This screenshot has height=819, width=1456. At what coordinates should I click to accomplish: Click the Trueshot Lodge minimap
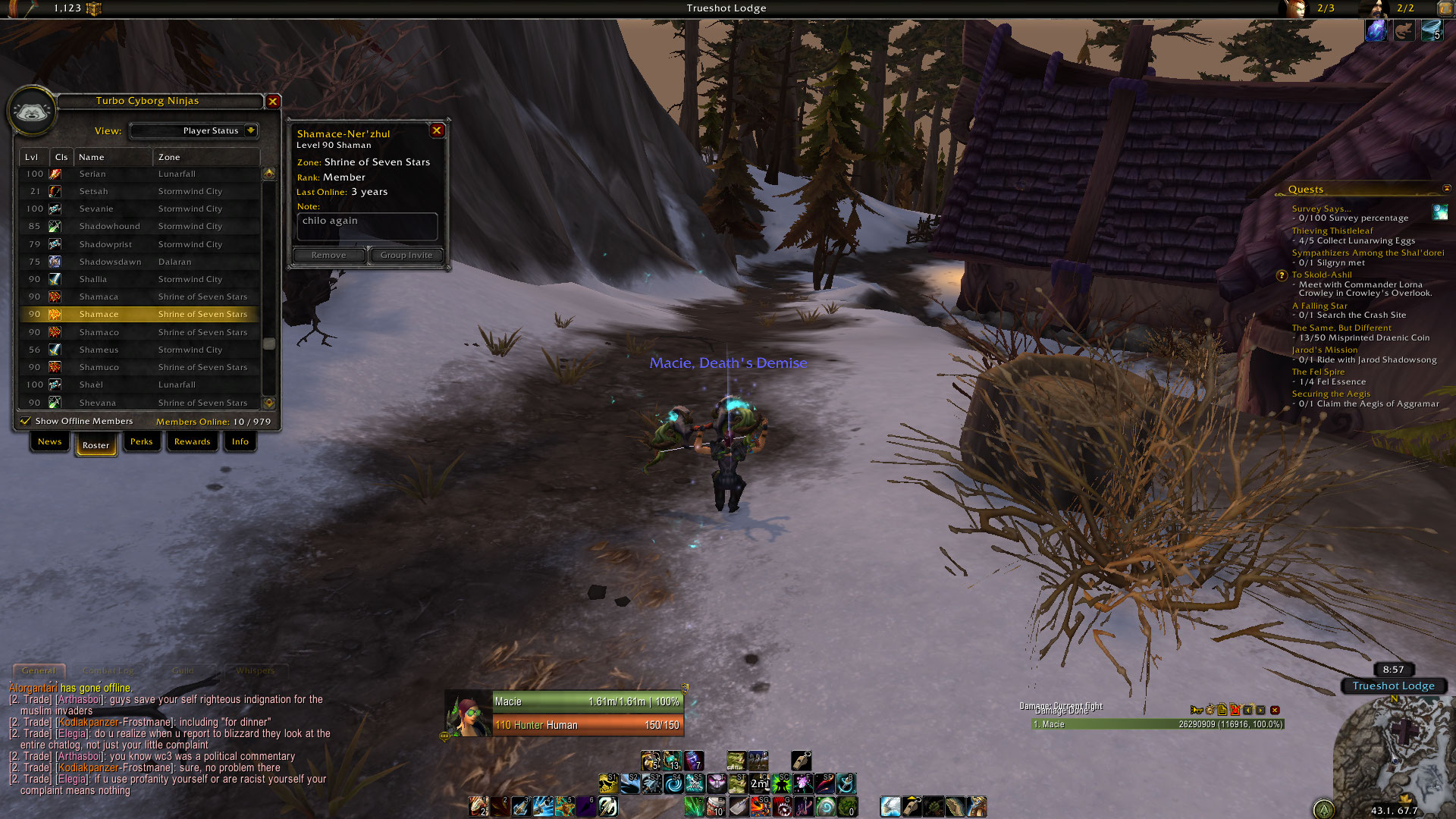pos(1394,751)
